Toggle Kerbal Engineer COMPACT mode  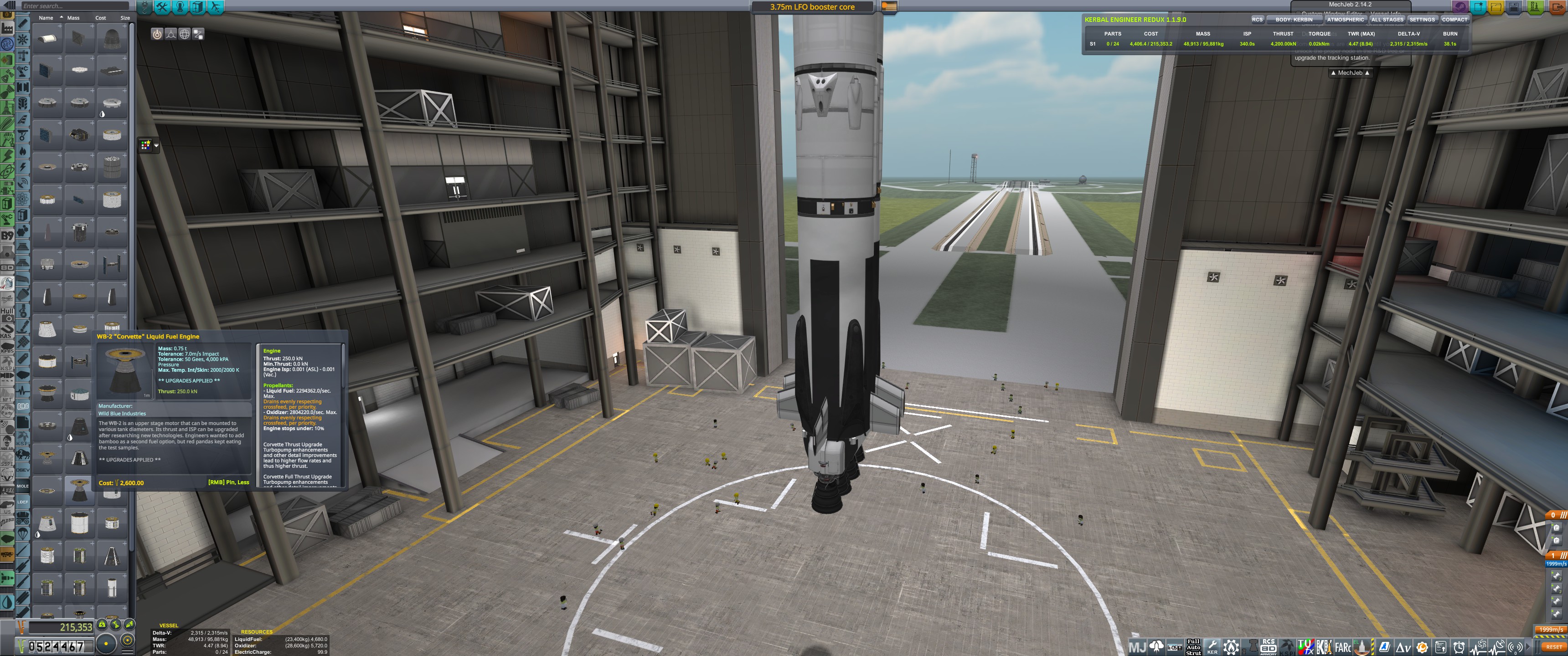pos(1454,20)
